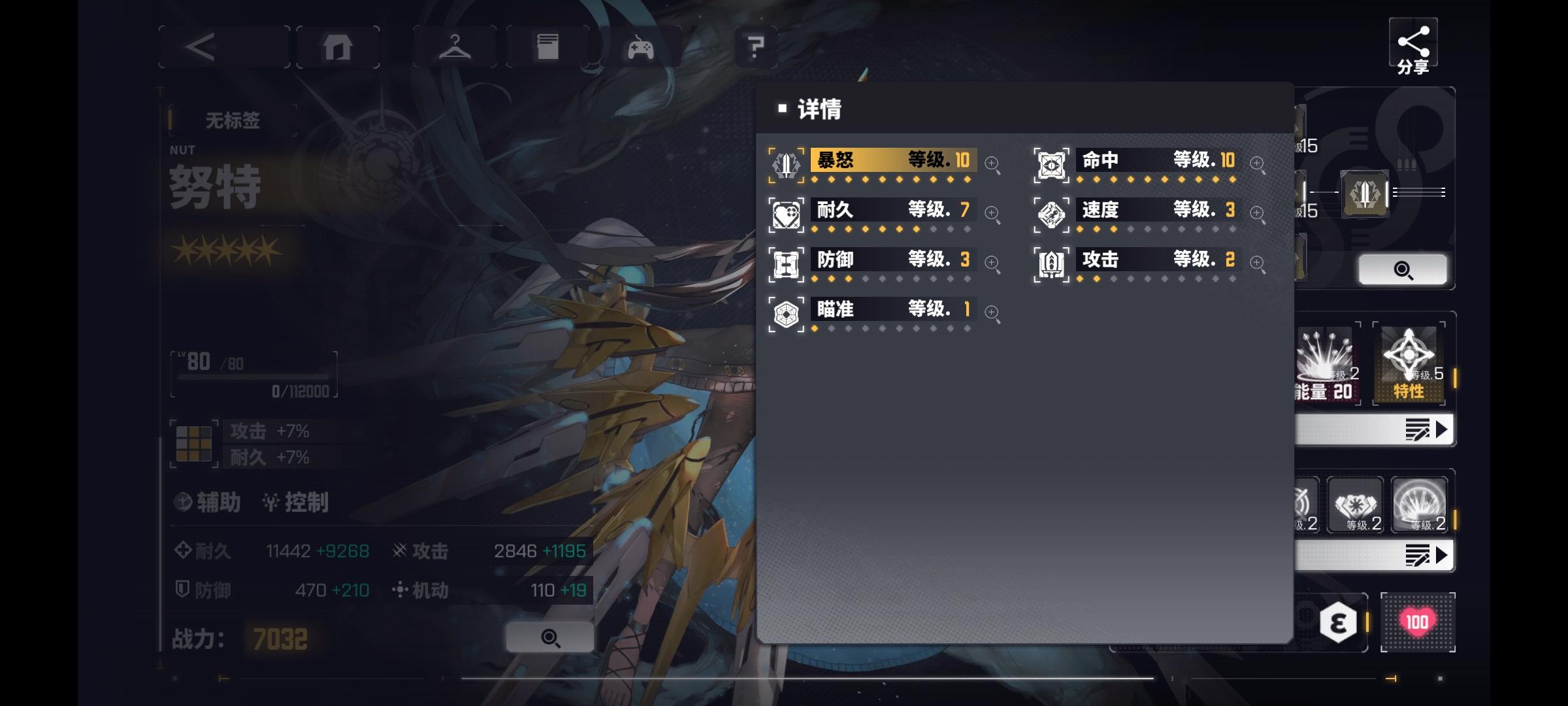Click the search button below the character art
The image size is (1568, 706).
(x=549, y=636)
